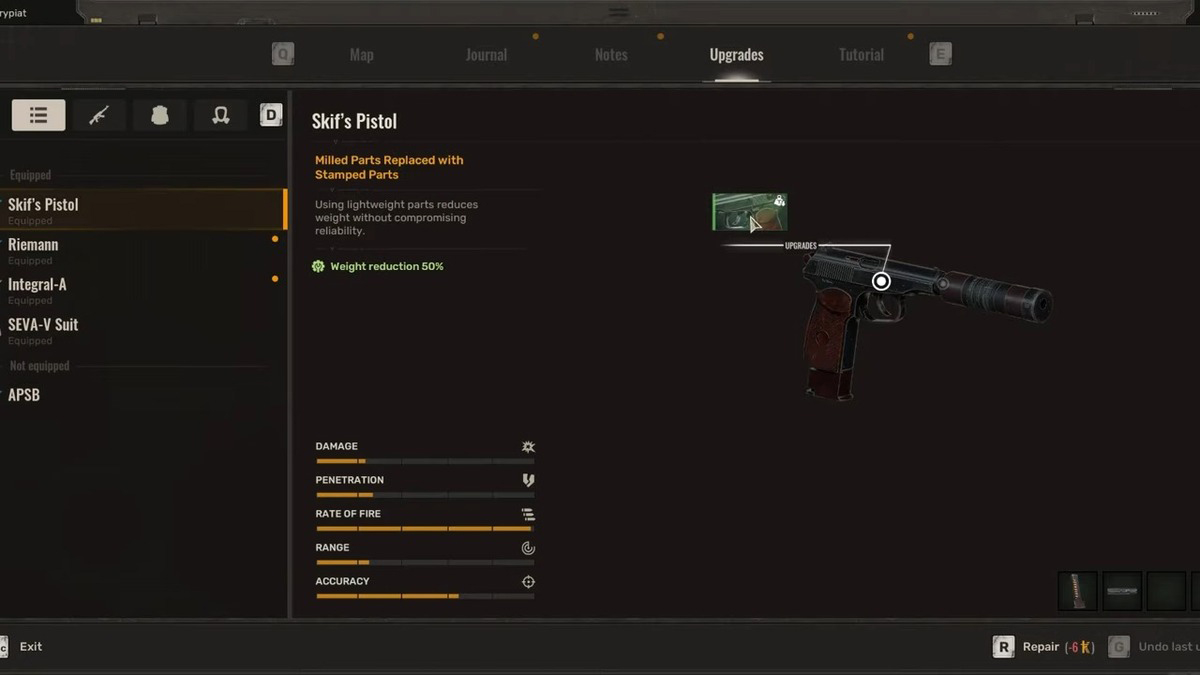Open the Notes tab
The image size is (1200, 675).
[611, 55]
